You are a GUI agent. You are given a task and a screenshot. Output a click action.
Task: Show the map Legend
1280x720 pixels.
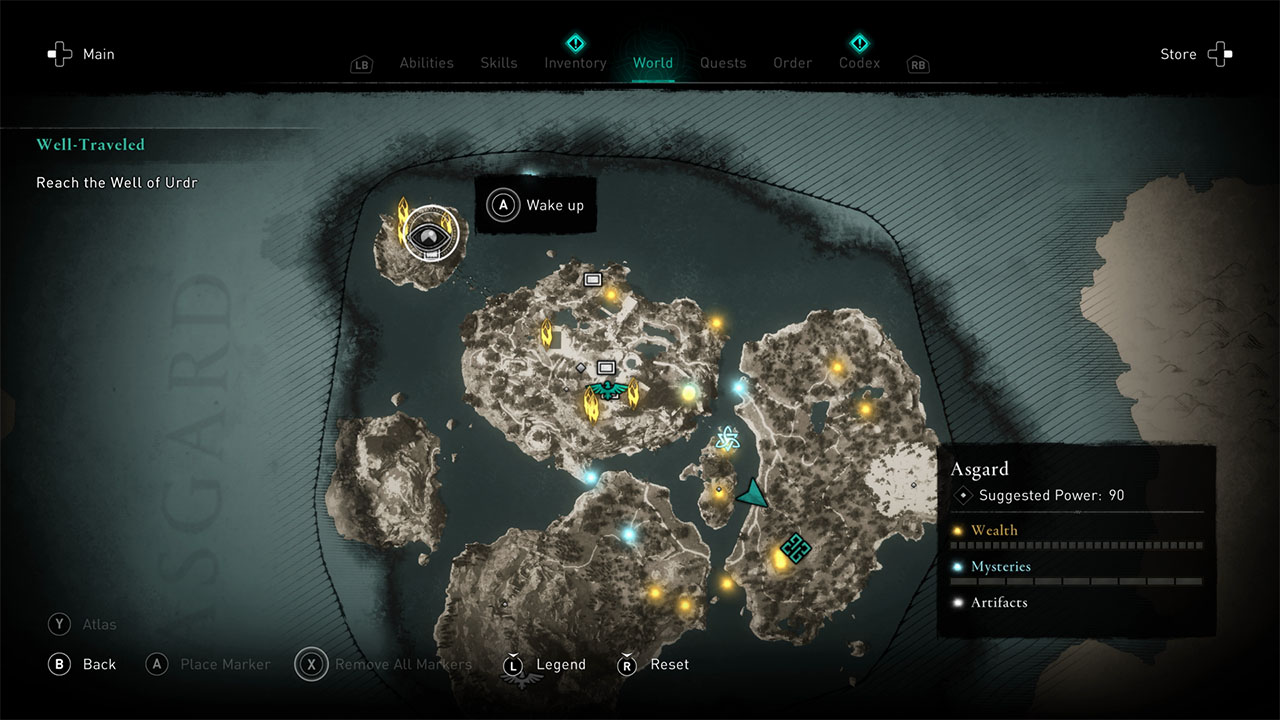tap(544, 664)
